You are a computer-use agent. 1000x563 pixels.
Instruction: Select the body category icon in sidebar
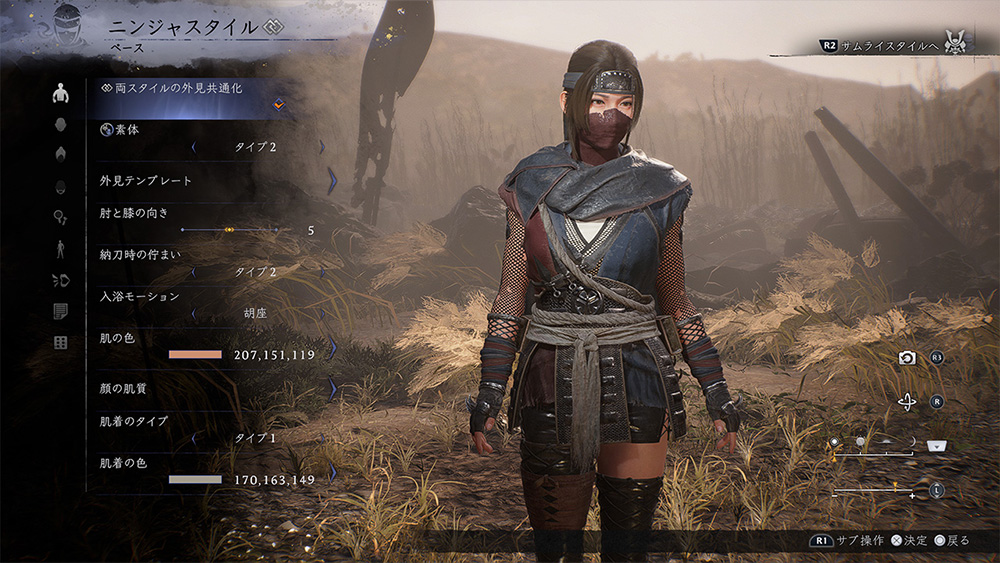[61, 94]
